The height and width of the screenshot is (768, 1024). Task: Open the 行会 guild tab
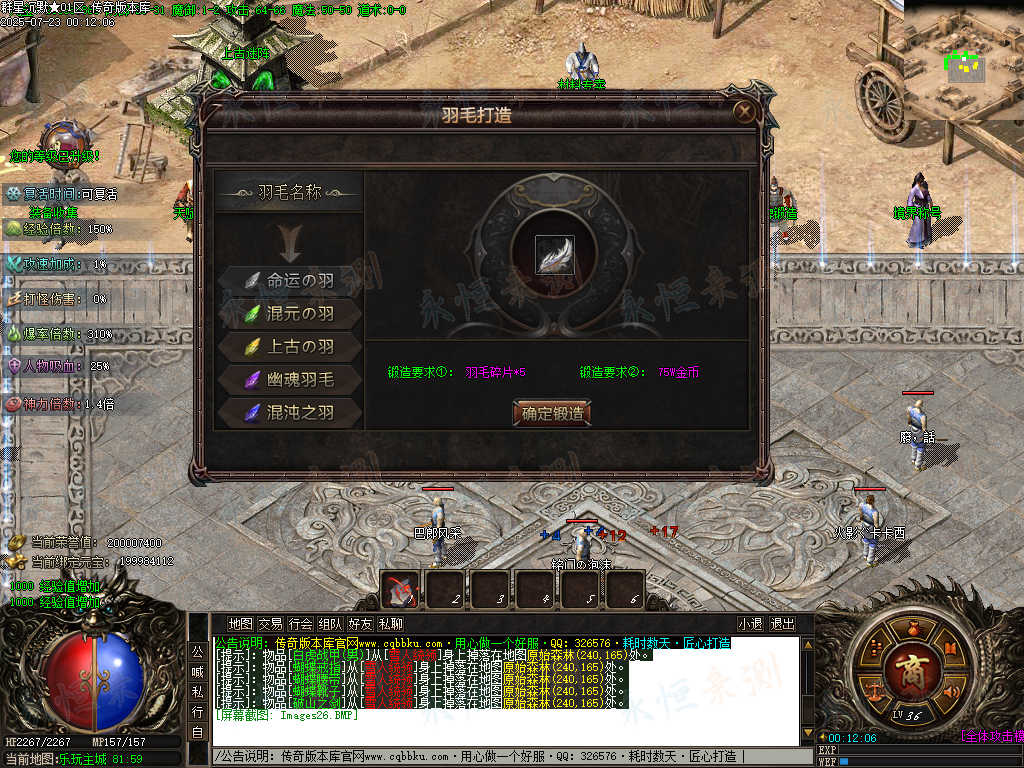[x=300, y=624]
